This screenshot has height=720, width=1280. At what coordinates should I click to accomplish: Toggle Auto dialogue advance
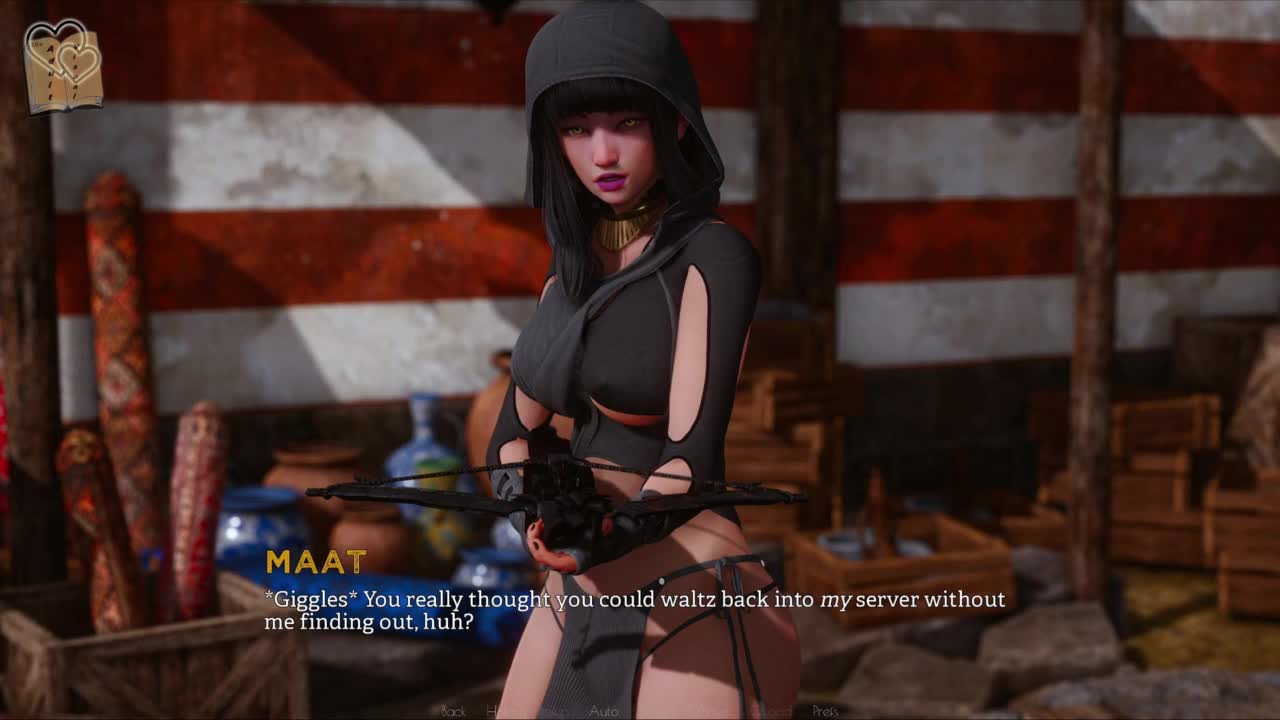point(604,711)
